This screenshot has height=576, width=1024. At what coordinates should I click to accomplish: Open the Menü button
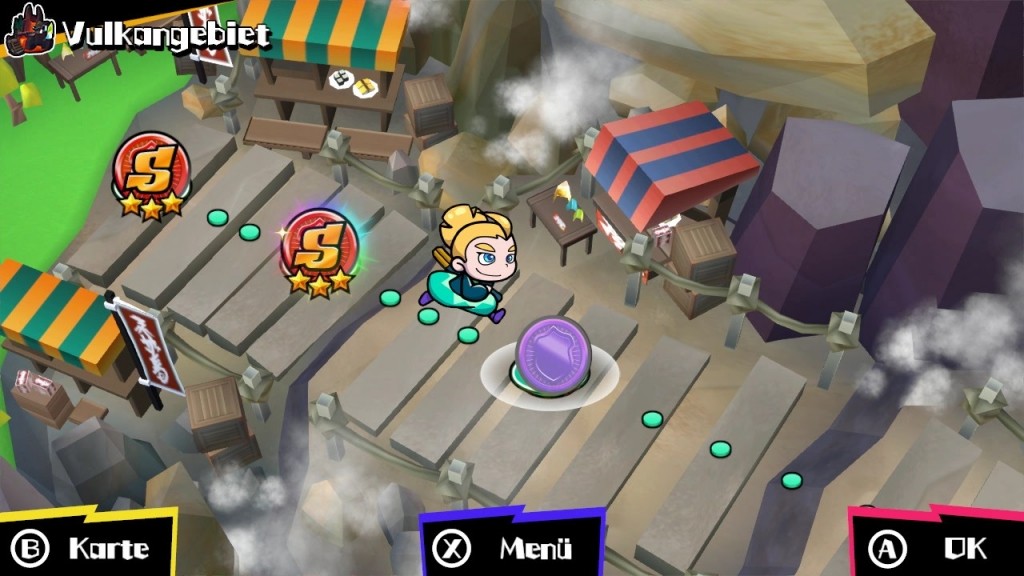511,547
